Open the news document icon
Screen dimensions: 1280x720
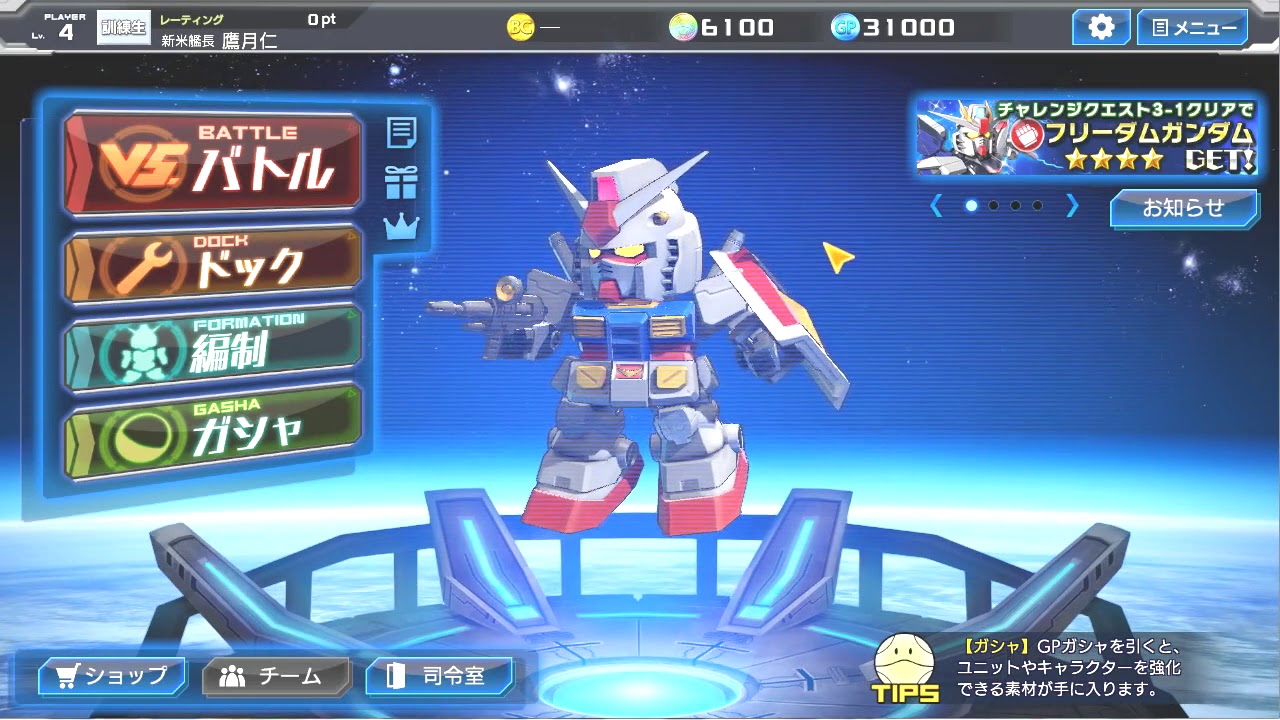point(401,130)
